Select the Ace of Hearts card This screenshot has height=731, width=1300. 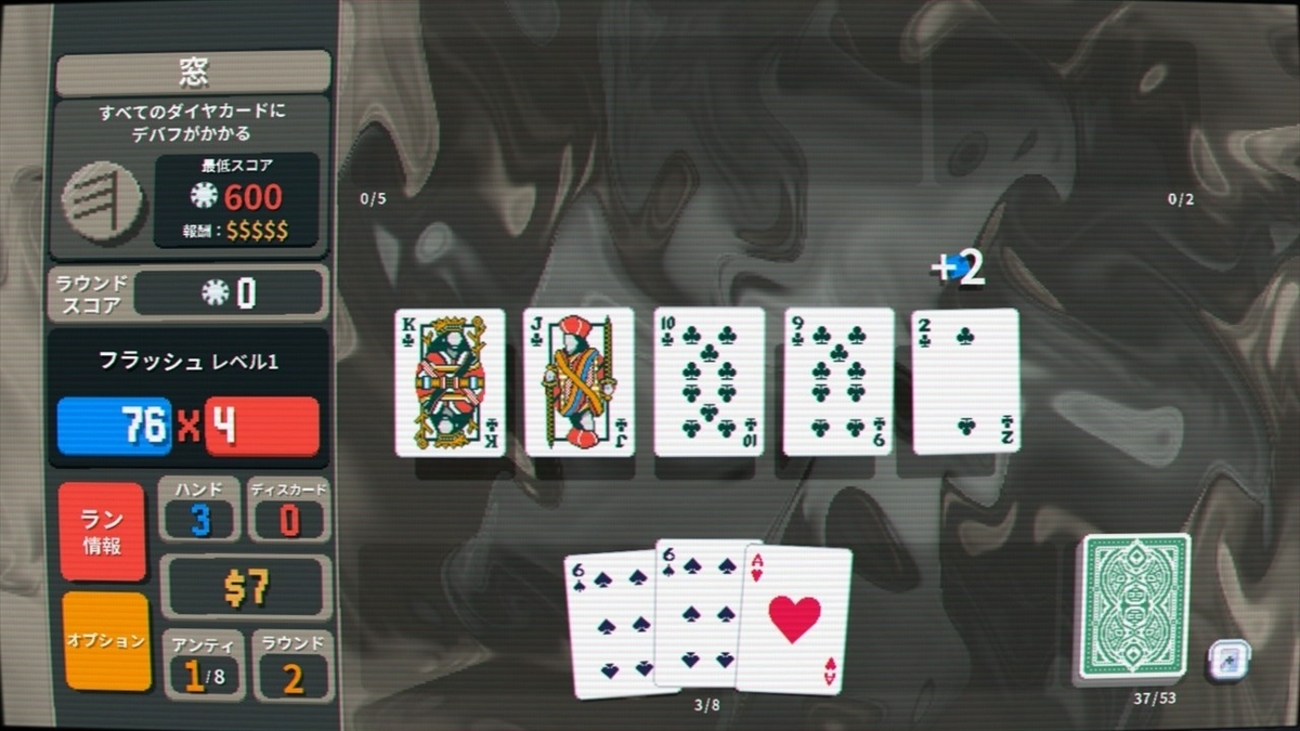797,620
